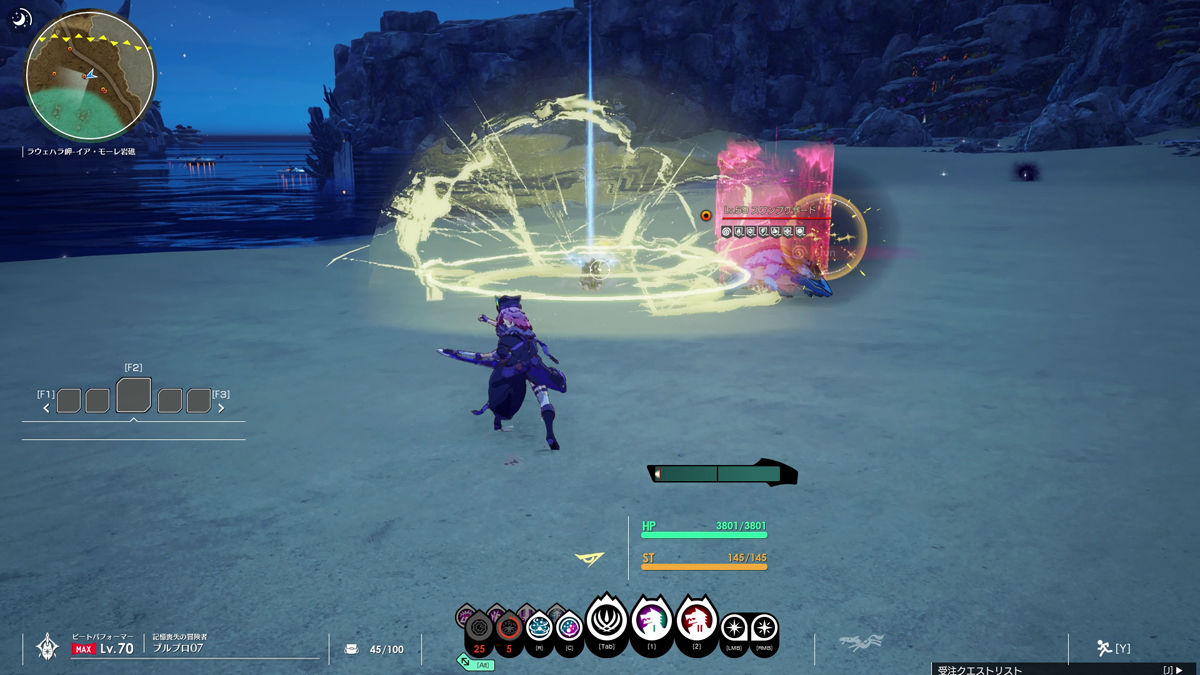Activate the lotus flower skill

(606, 622)
